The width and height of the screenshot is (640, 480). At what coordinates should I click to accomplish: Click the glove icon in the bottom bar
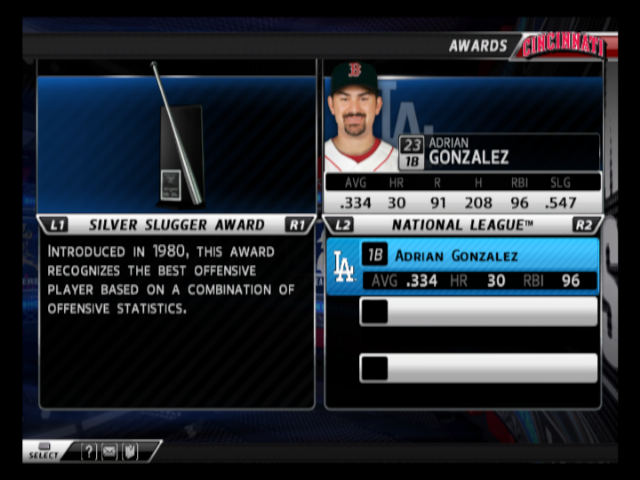click(x=129, y=452)
